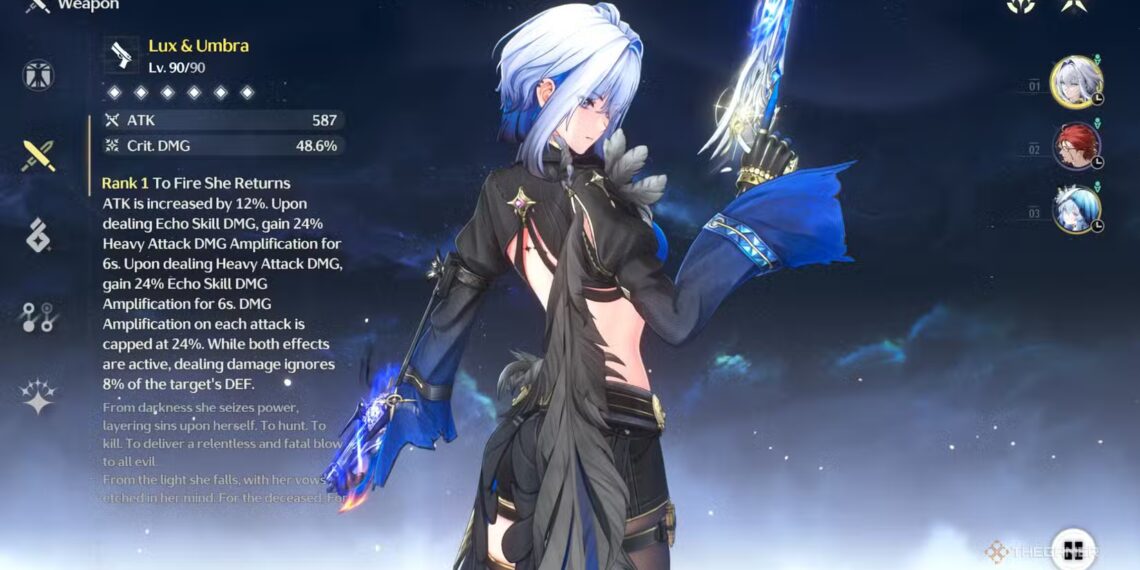1140x570 pixels.
Task: Choose the blue-haired character portrait 03
Action: (x=1076, y=210)
